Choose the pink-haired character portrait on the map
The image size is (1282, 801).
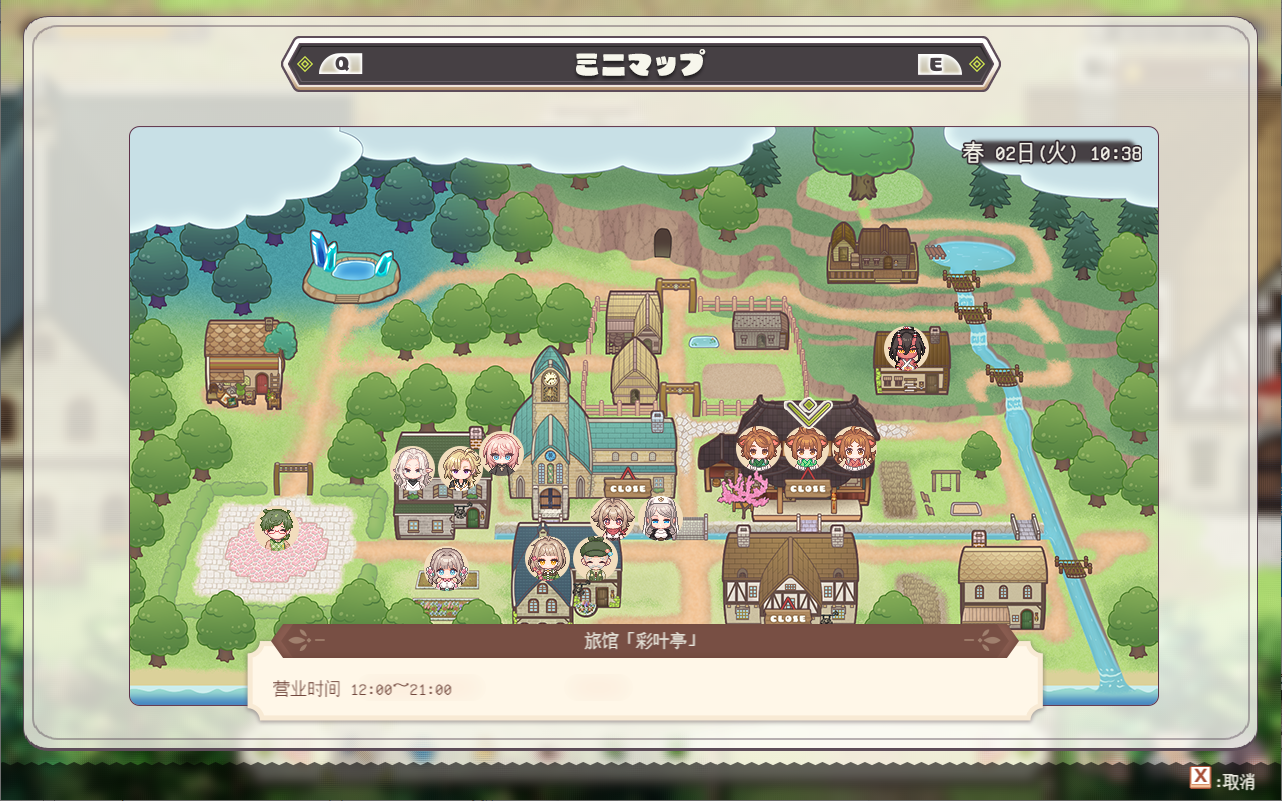tap(501, 454)
